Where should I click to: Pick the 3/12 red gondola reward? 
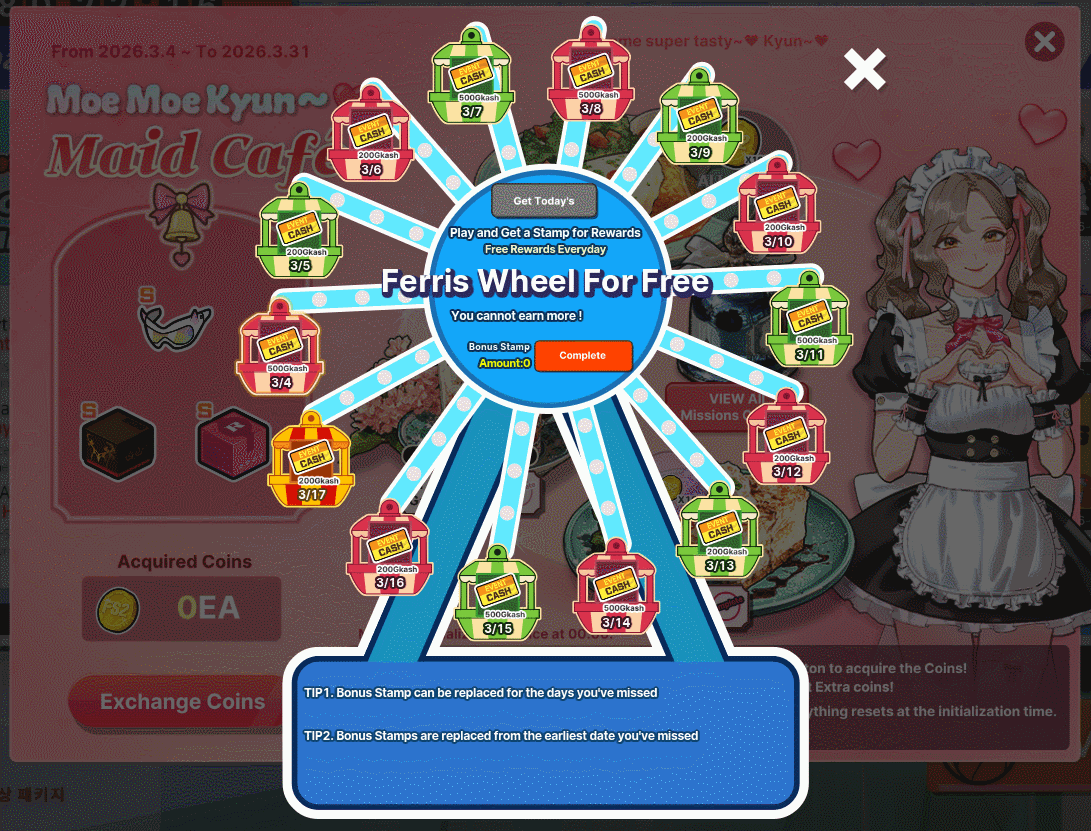[787, 440]
